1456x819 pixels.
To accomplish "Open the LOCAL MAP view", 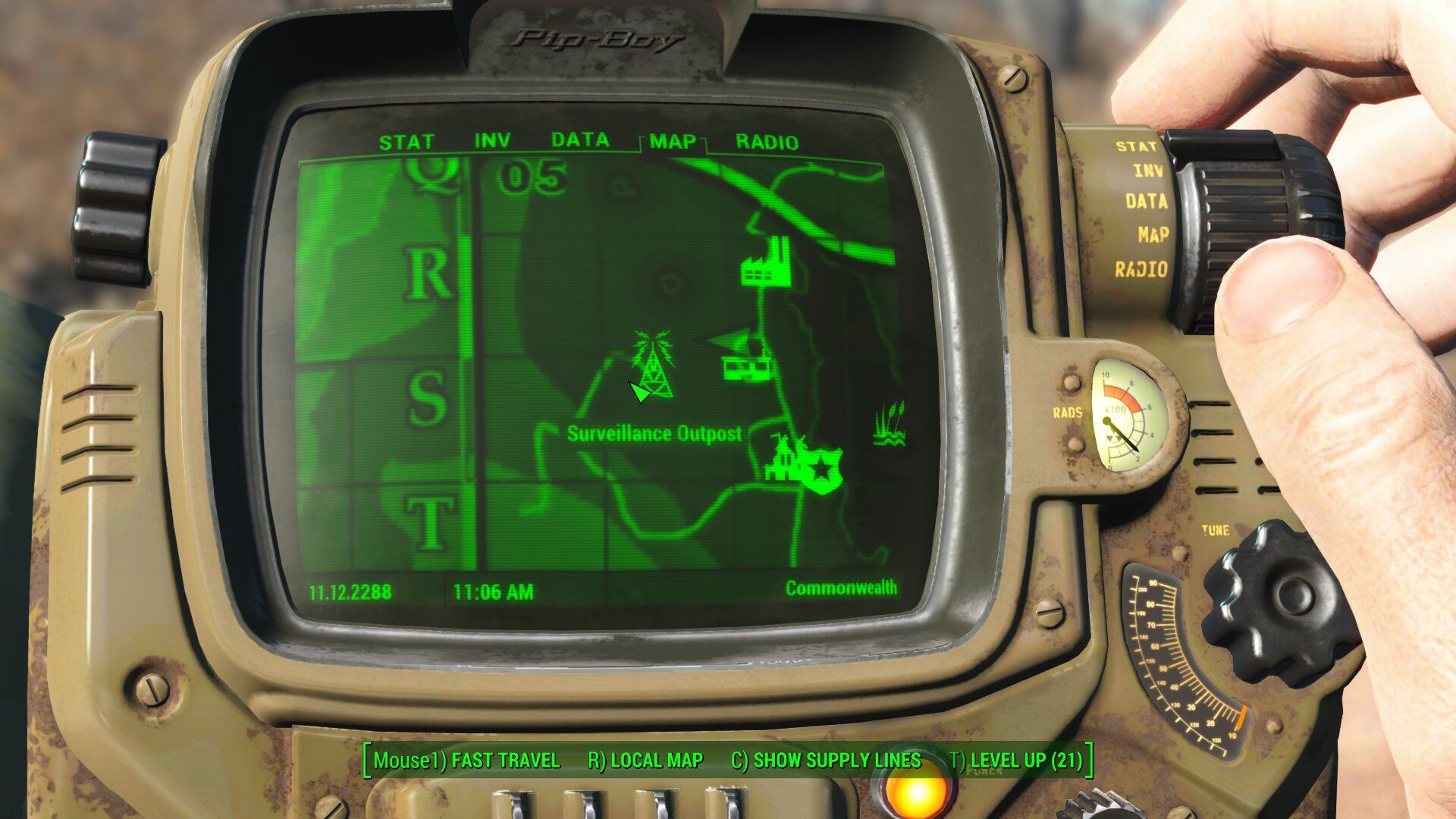I will [x=645, y=761].
